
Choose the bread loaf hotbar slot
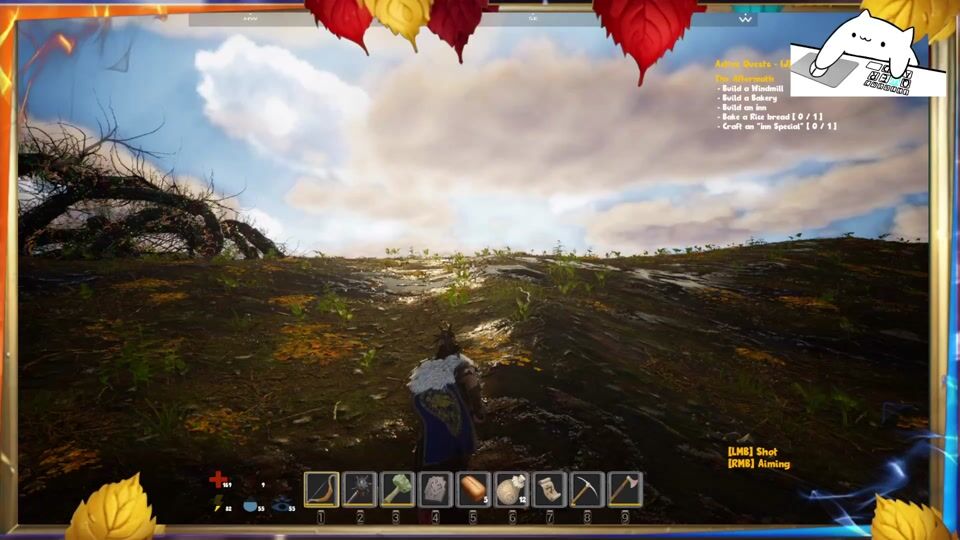click(x=473, y=489)
